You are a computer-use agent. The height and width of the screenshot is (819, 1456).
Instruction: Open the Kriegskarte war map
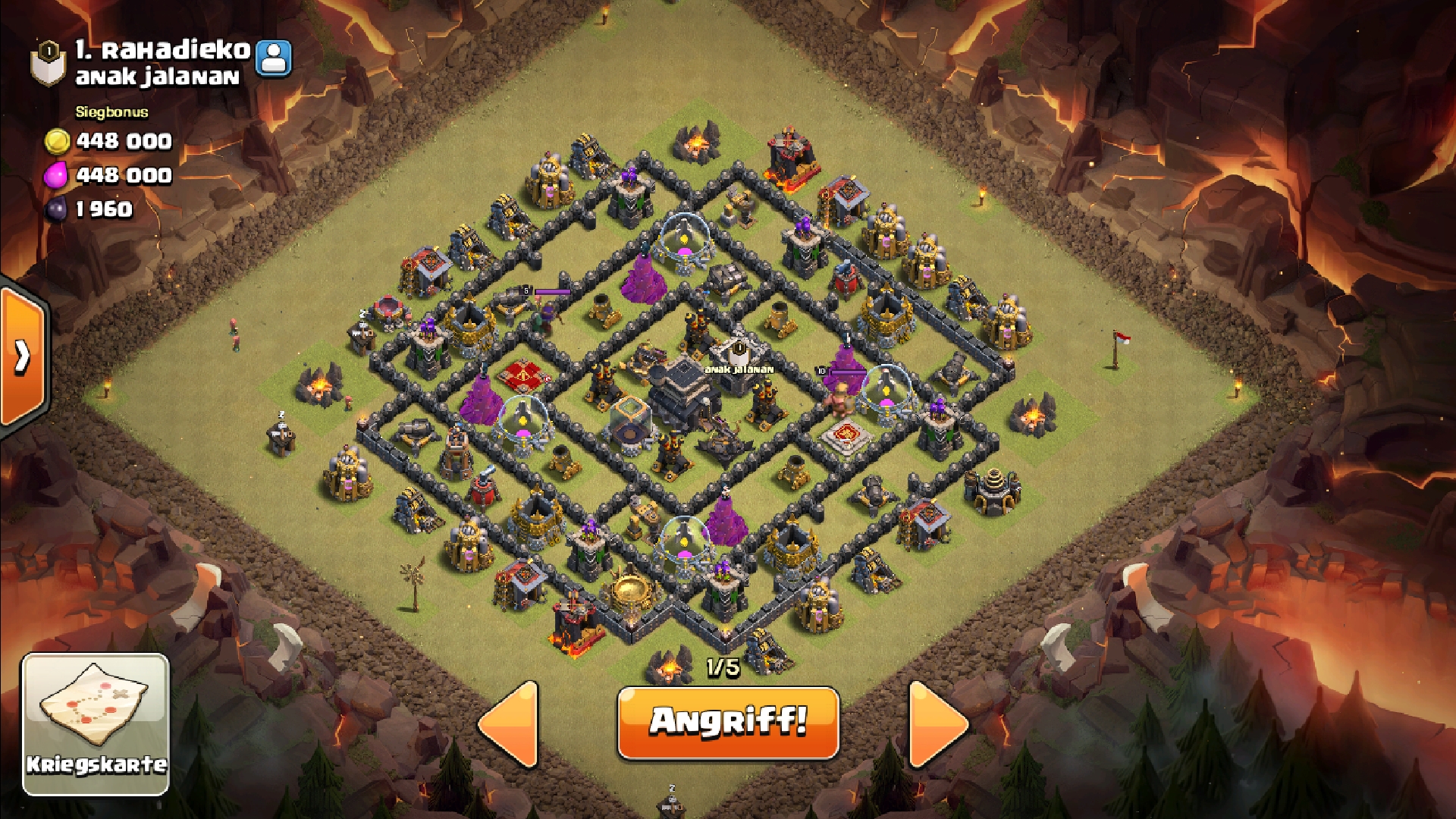(x=96, y=723)
